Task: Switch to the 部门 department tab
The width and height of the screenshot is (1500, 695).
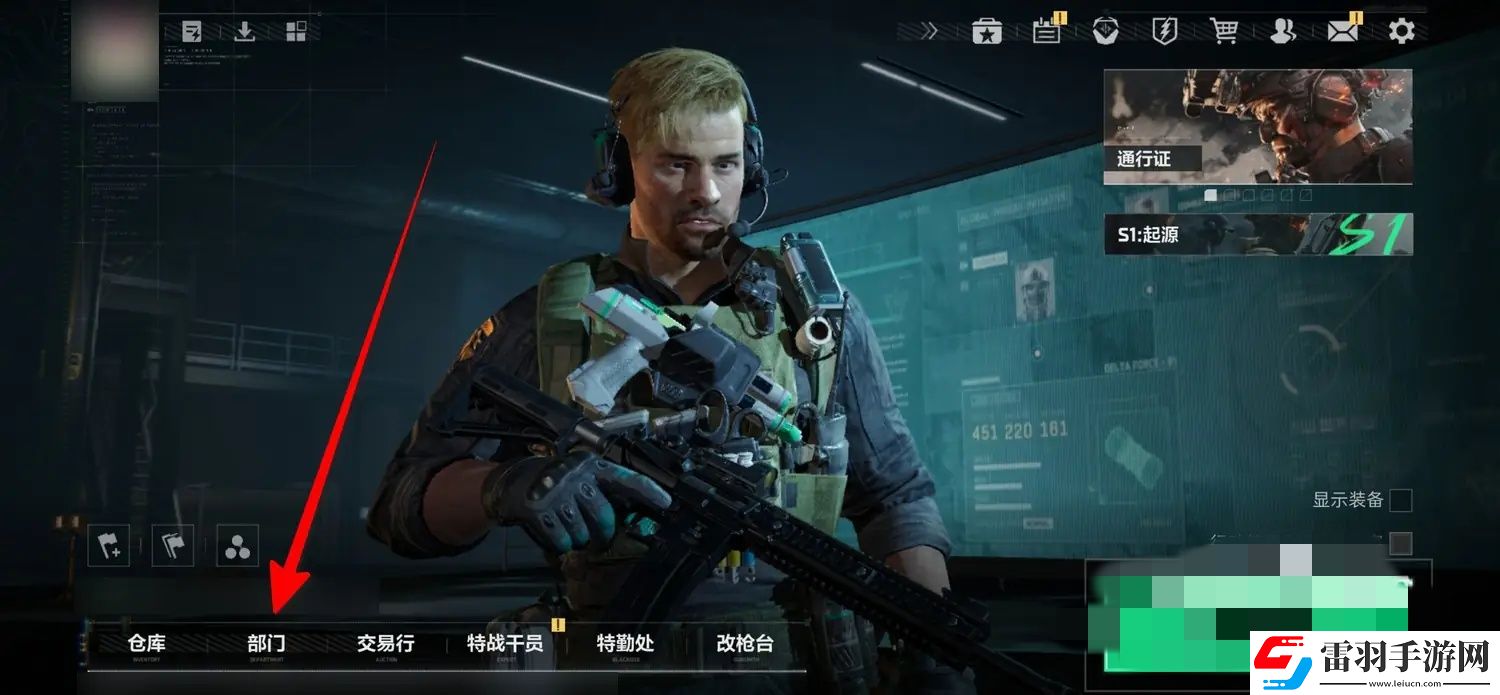Action: 266,644
